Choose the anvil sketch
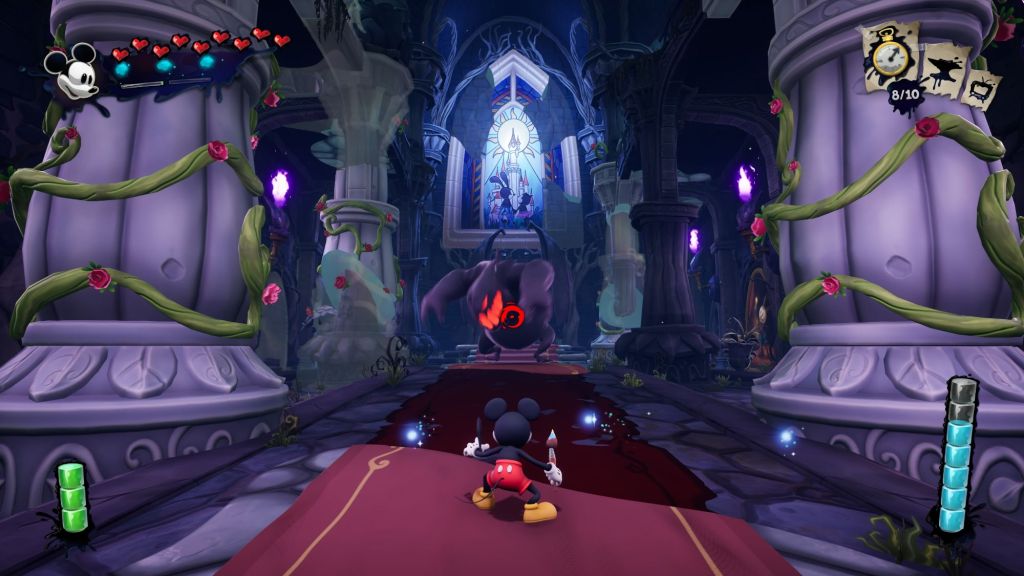1024x576 pixels. pyautogui.click(x=945, y=72)
